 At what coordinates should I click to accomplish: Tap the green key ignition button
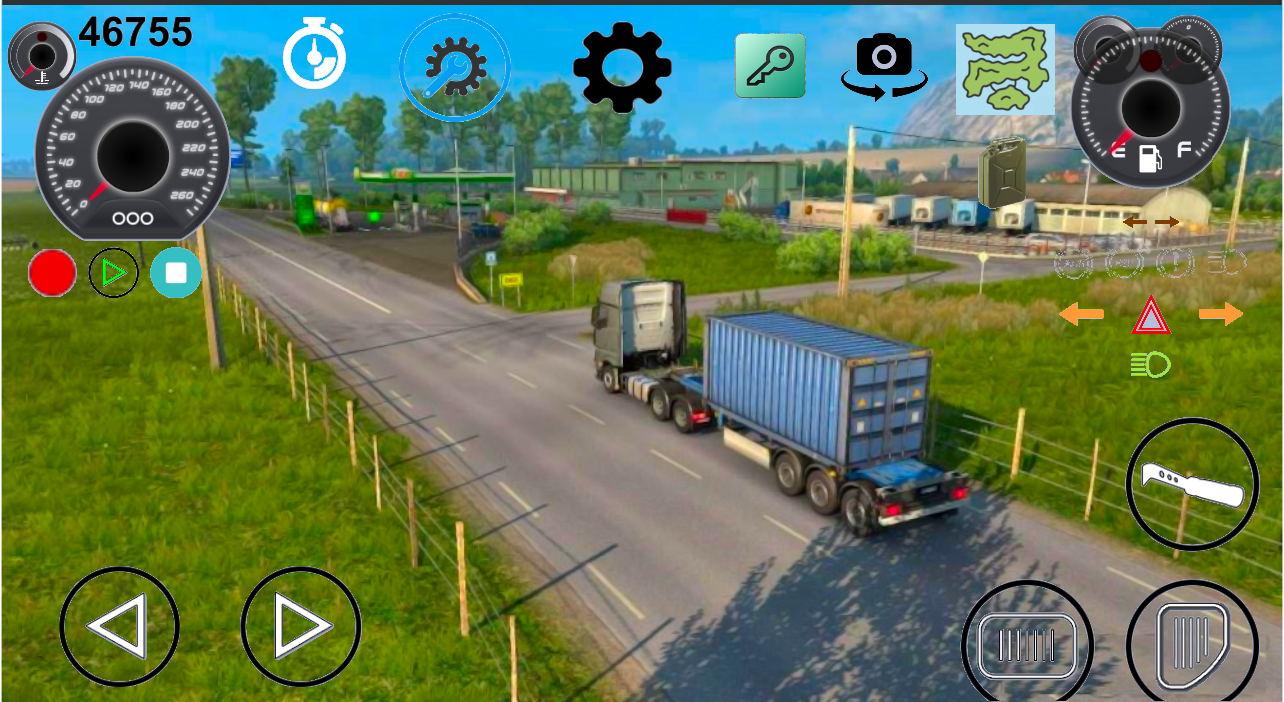point(770,66)
